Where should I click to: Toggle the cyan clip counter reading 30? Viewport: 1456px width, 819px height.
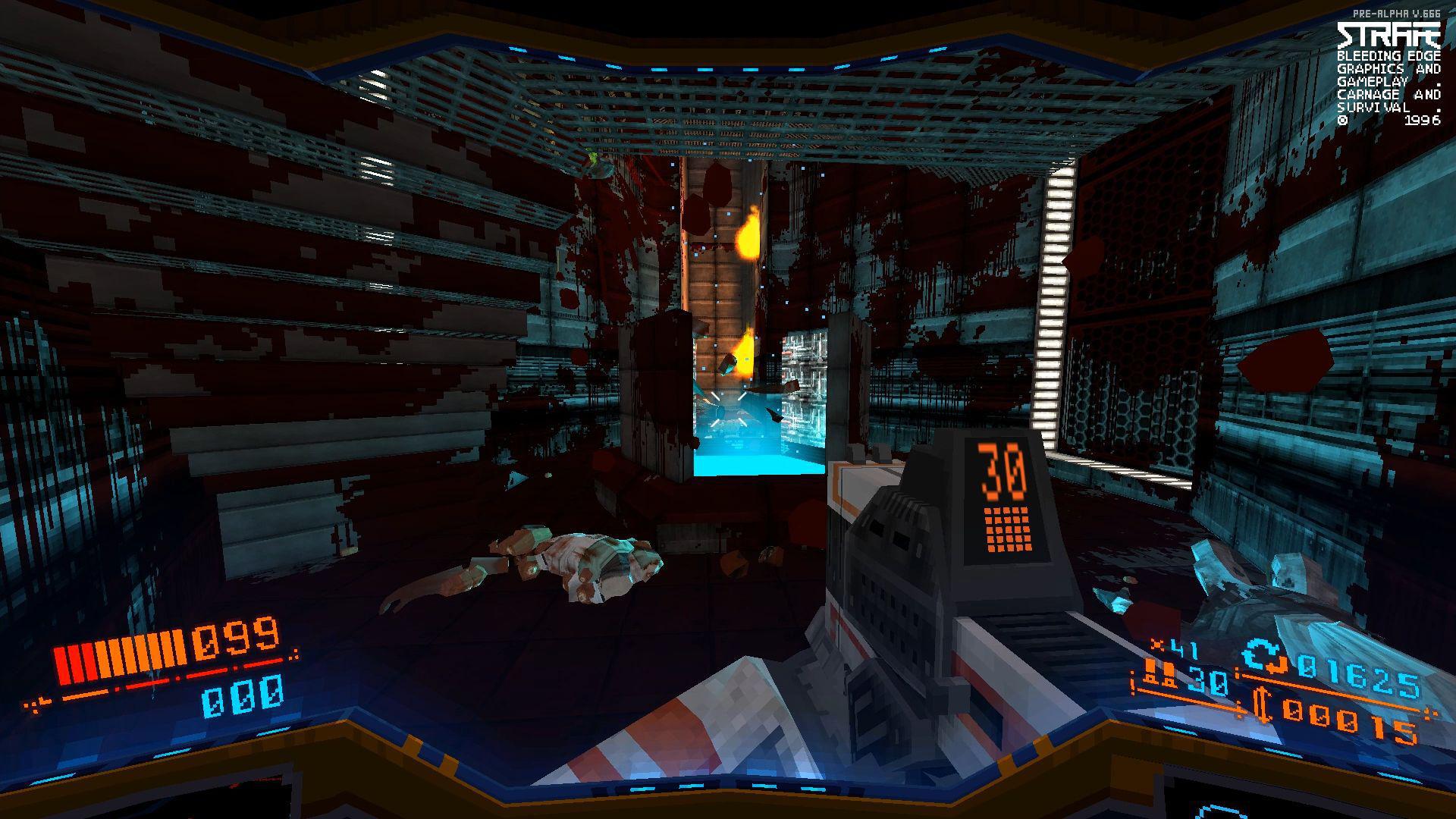point(1207,681)
